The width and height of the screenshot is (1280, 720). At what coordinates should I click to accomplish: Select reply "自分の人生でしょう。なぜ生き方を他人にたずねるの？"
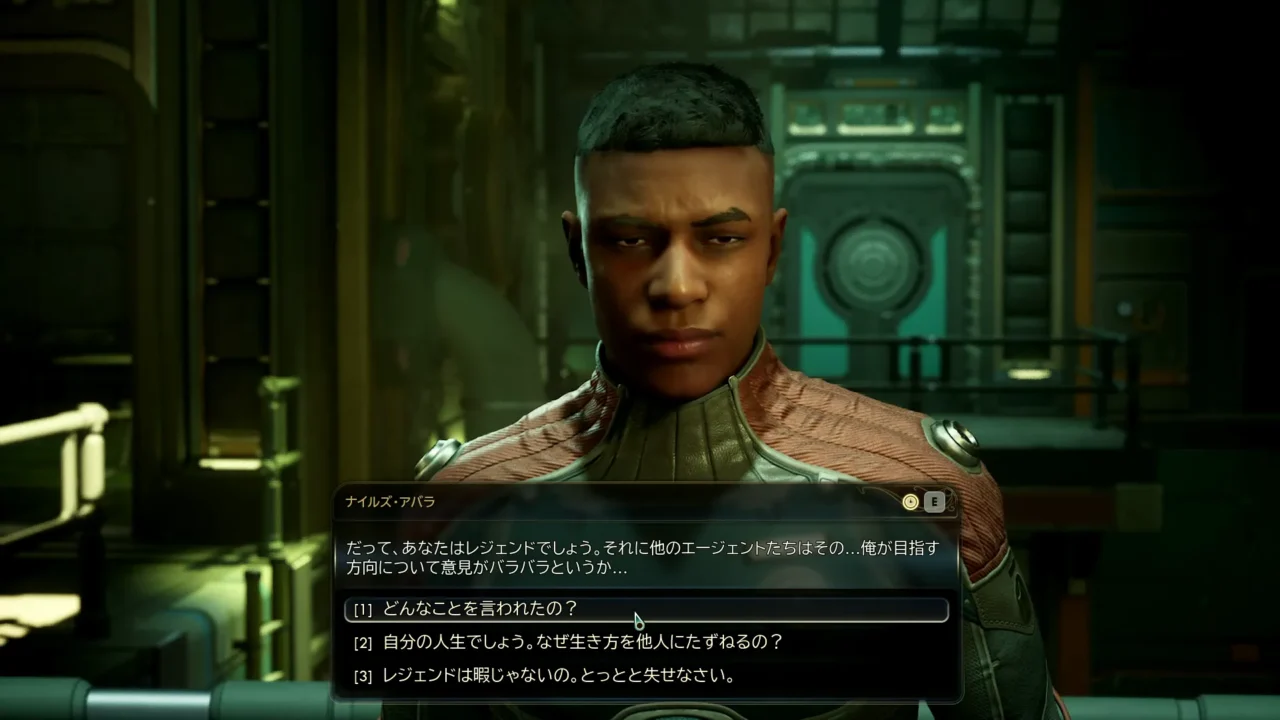(x=582, y=642)
